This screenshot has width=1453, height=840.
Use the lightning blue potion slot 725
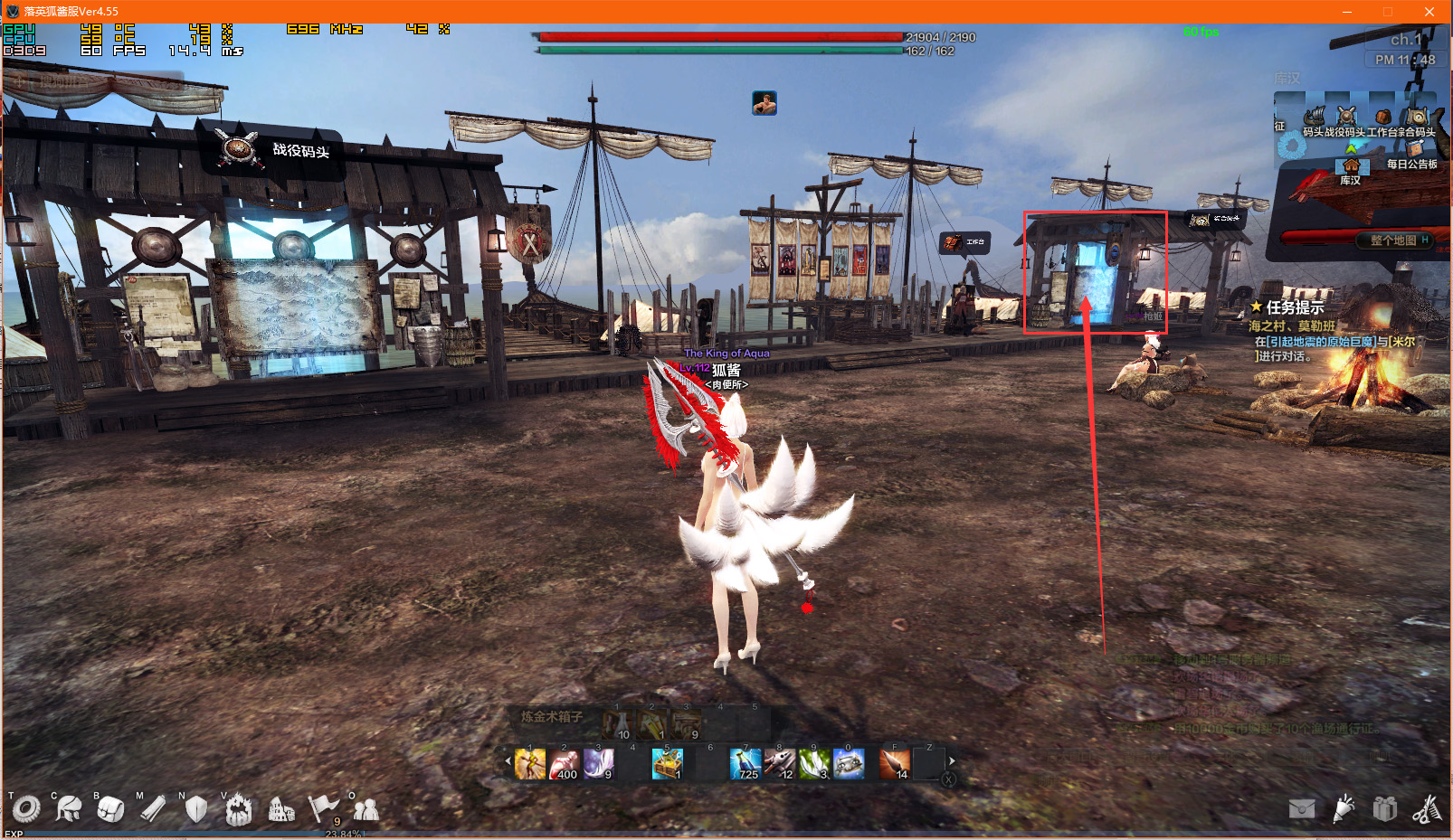point(745,765)
